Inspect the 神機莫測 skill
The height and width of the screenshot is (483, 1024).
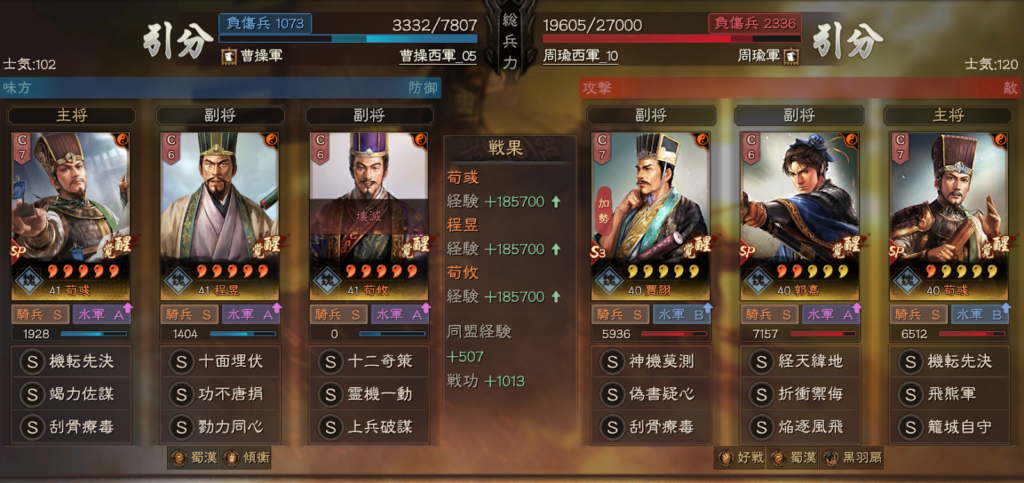click(650, 361)
